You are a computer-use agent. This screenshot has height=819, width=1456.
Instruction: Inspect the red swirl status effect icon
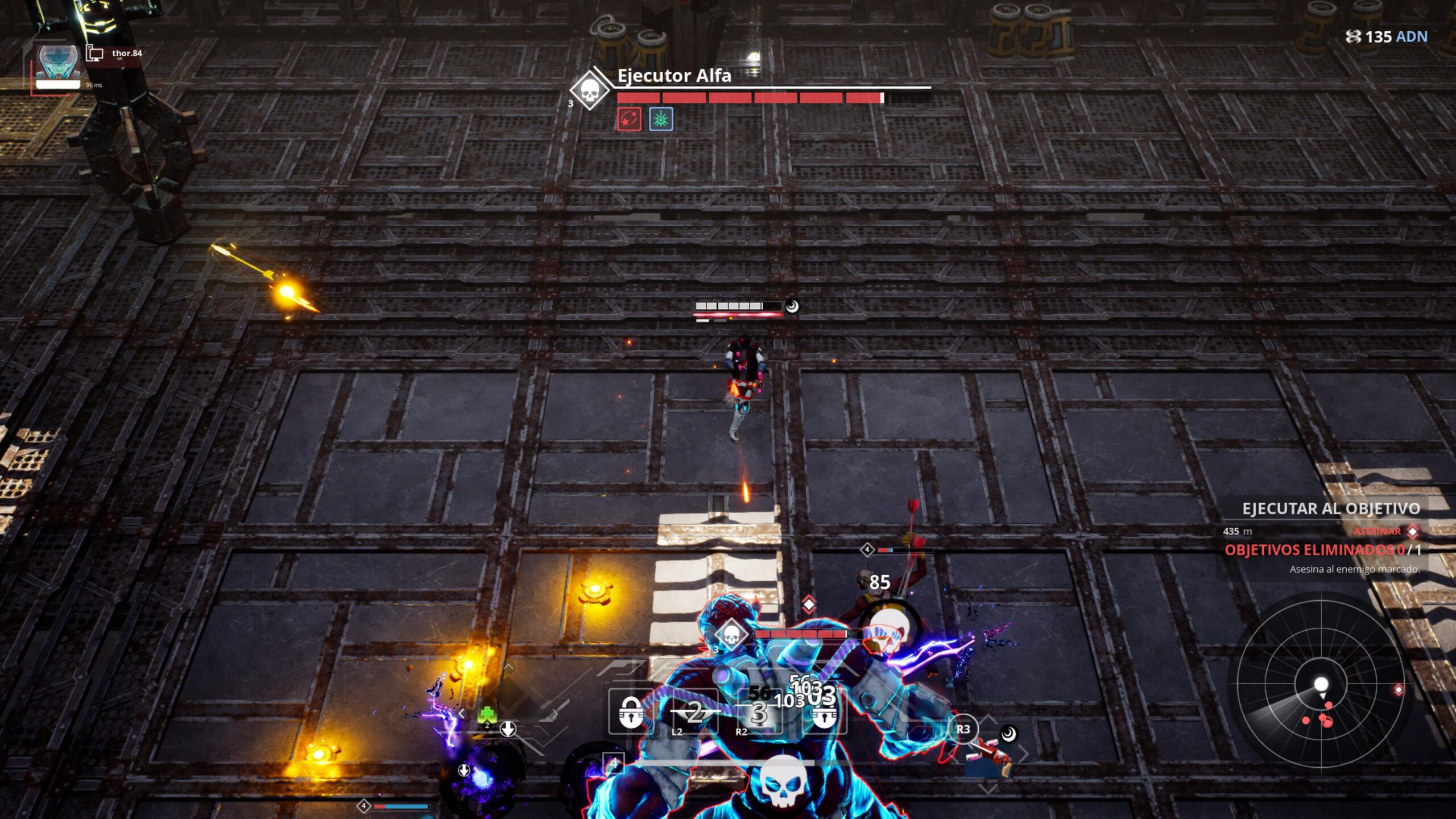(x=629, y=119)
